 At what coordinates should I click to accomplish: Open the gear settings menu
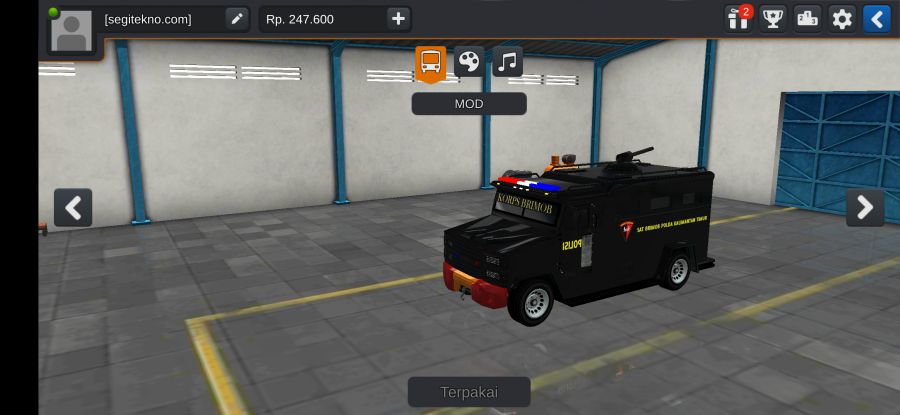pyautogui.click(x=842, y=18)
